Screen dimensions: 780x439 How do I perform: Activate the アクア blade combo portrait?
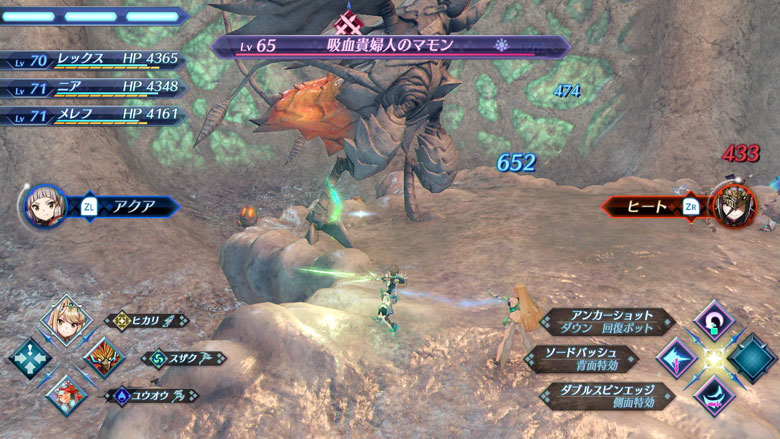tap(44, 207)
